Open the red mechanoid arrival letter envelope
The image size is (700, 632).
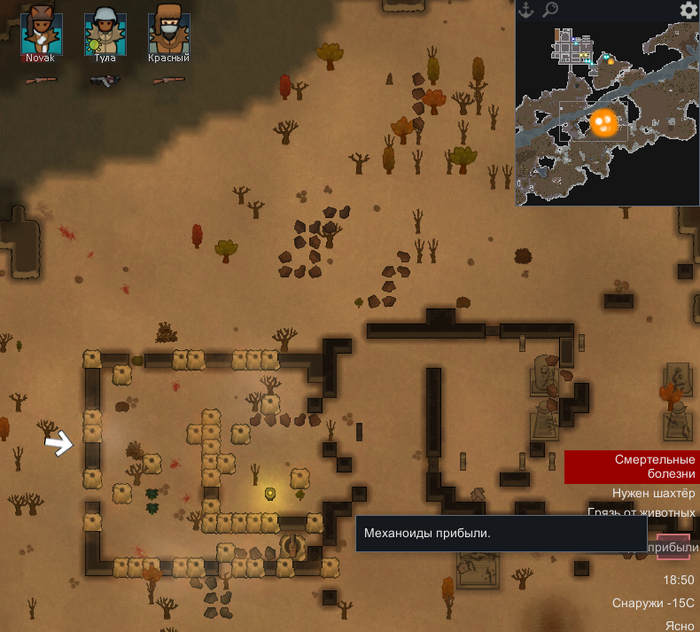[672, 547]
